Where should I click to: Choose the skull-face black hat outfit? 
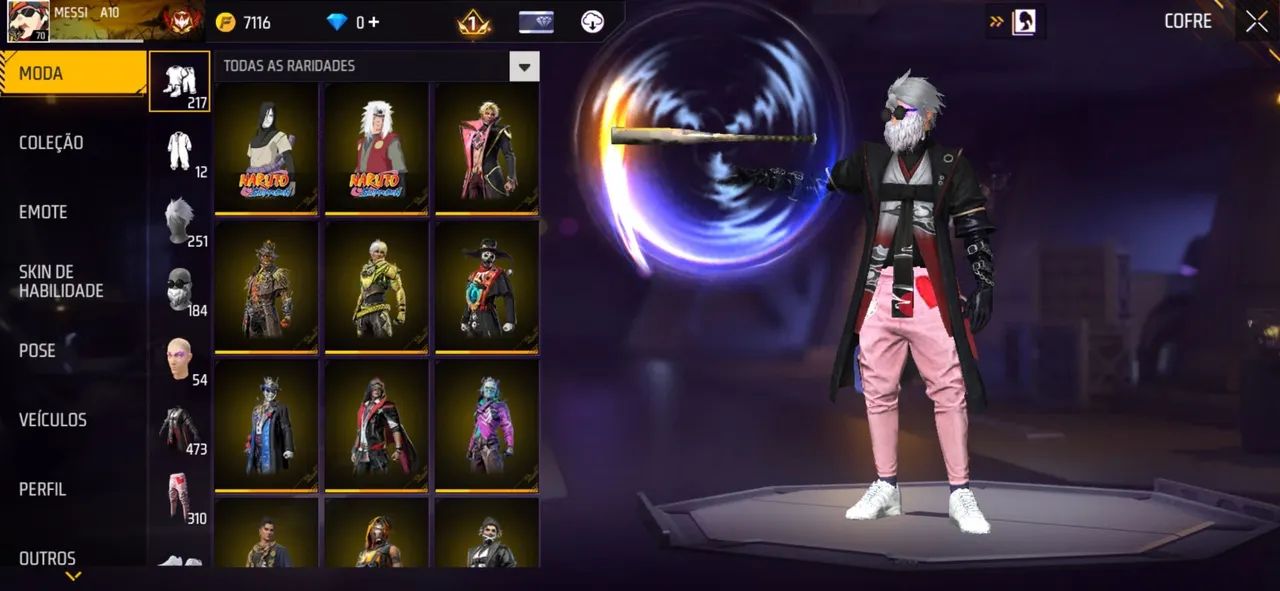pyautogui.click(x=487, y=287)
